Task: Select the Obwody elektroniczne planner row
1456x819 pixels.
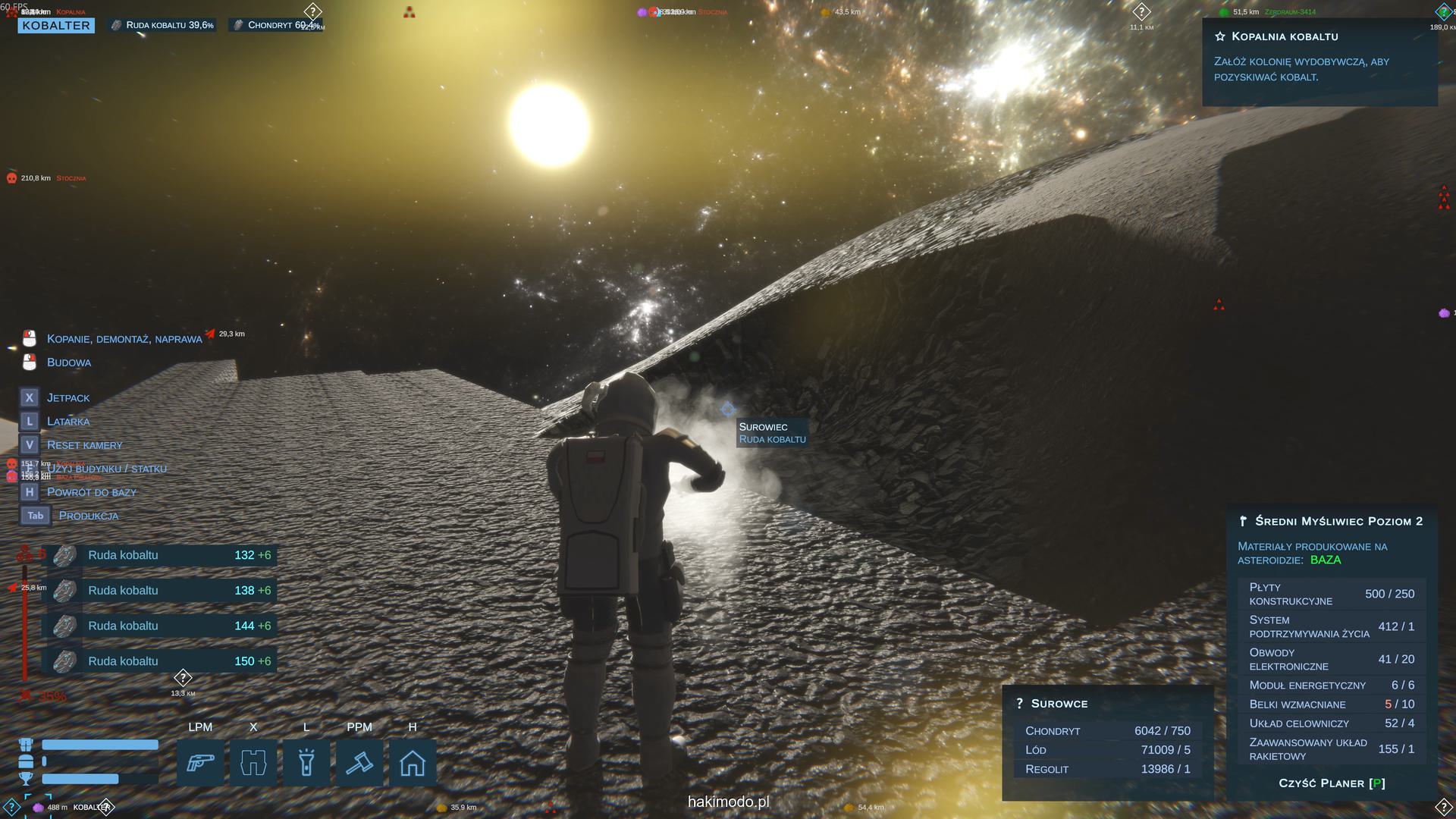Action: [1332, 659]
